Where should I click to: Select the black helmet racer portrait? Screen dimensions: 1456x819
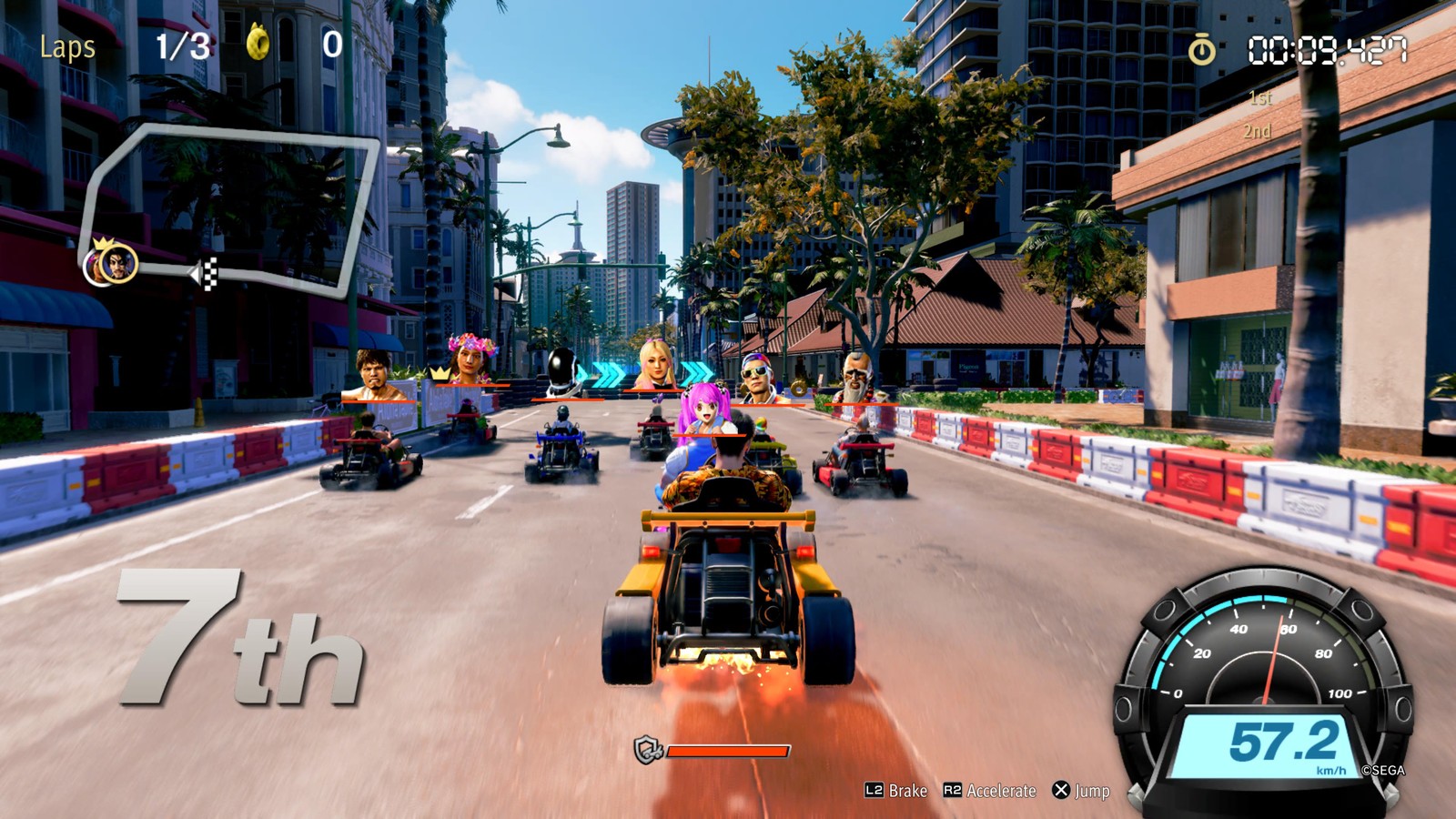click(564, 372)
